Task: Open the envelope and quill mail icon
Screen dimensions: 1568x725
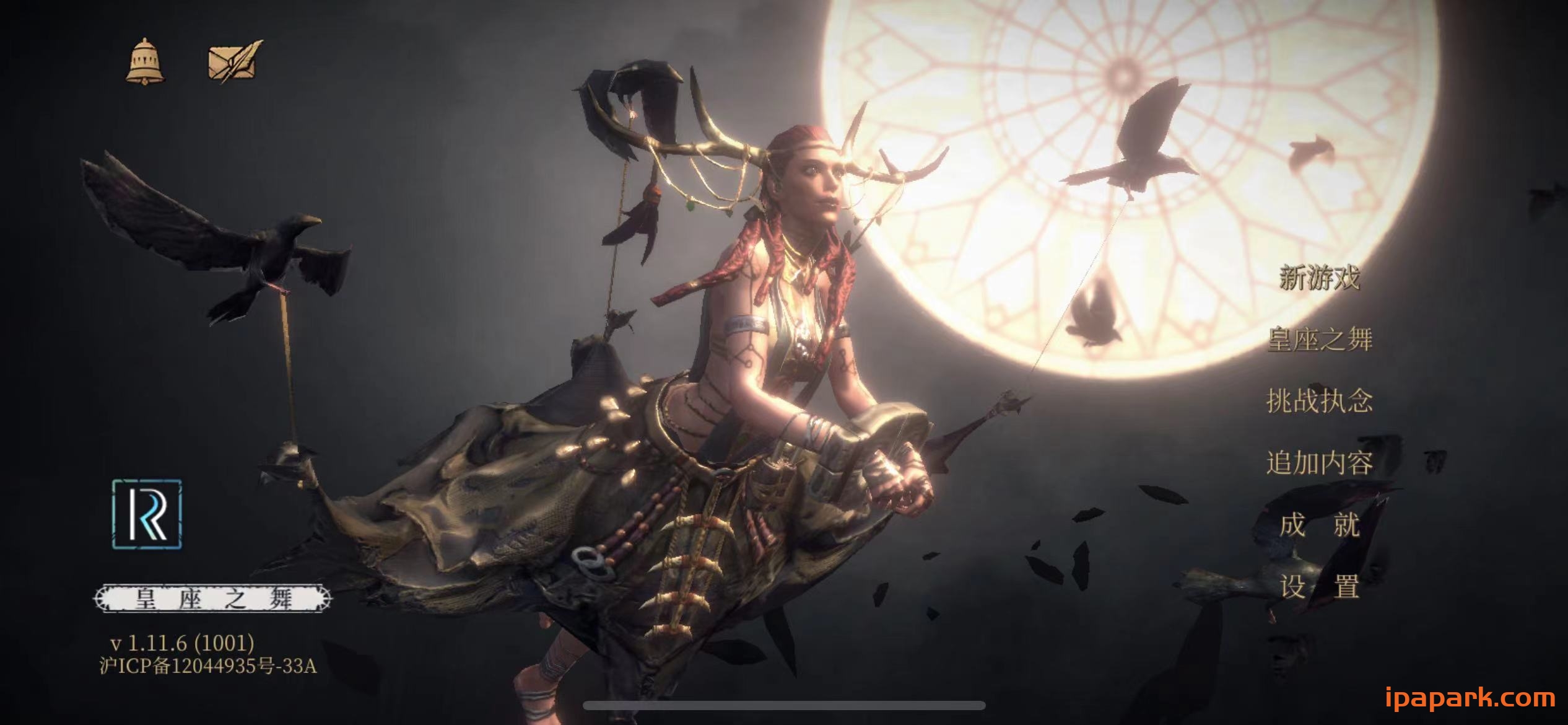Action: [235, 61]
